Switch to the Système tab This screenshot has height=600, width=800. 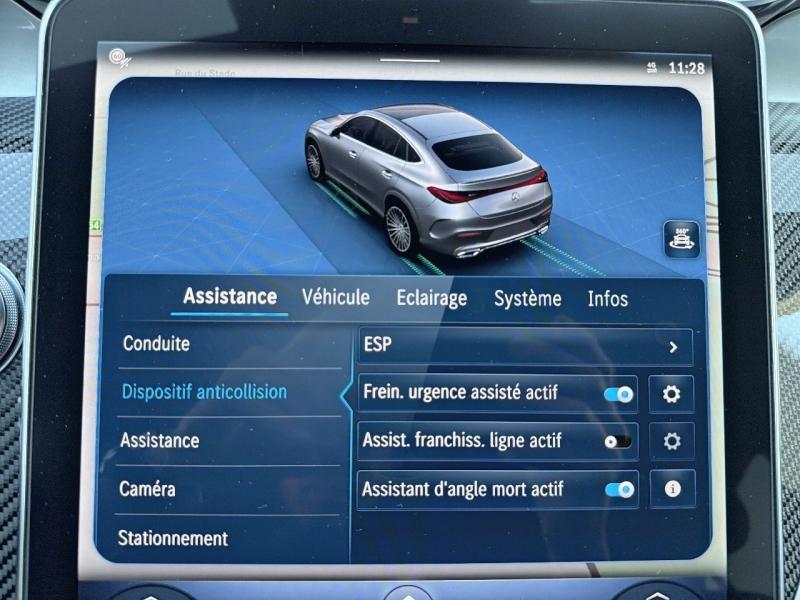[527, 298]
